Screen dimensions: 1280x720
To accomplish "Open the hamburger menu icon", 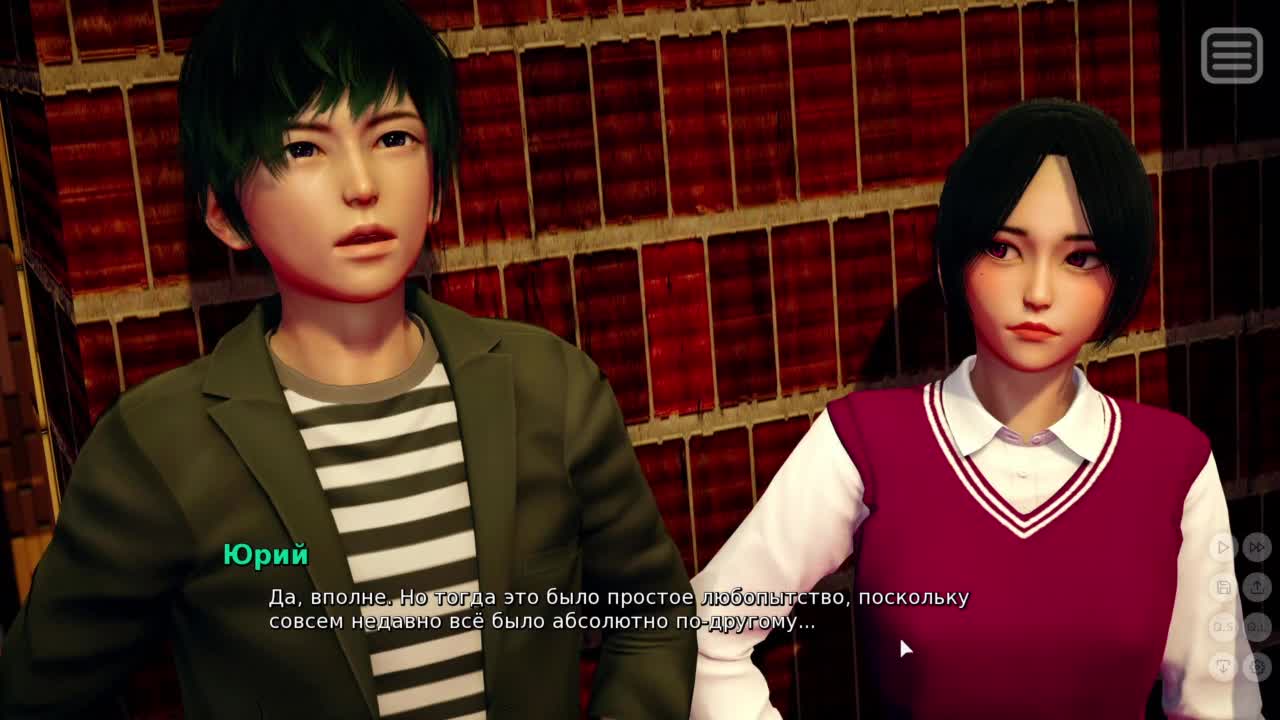I will pyautogui.click(x=1232, y=54).
